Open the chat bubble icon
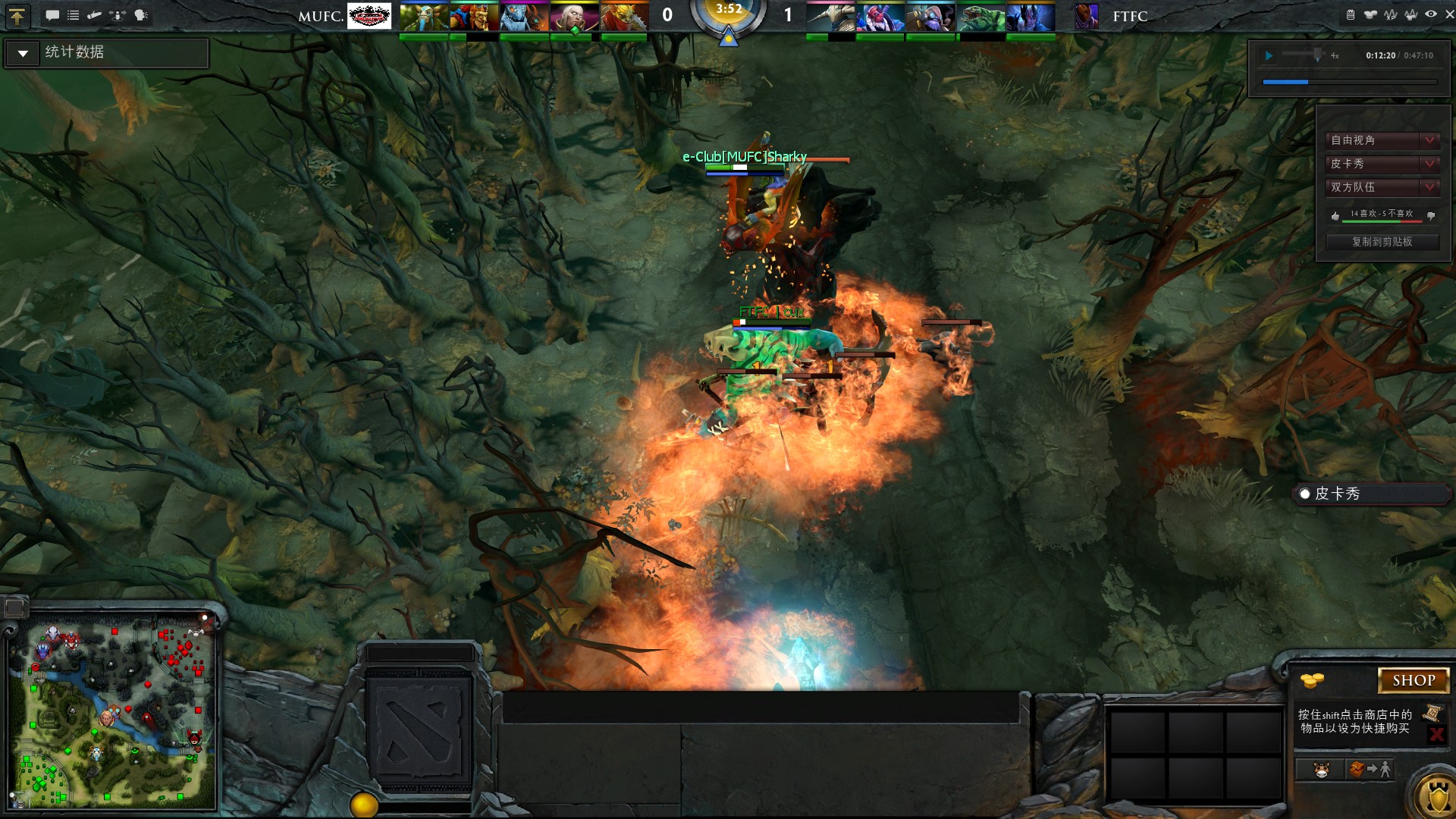 click(52, 15)
